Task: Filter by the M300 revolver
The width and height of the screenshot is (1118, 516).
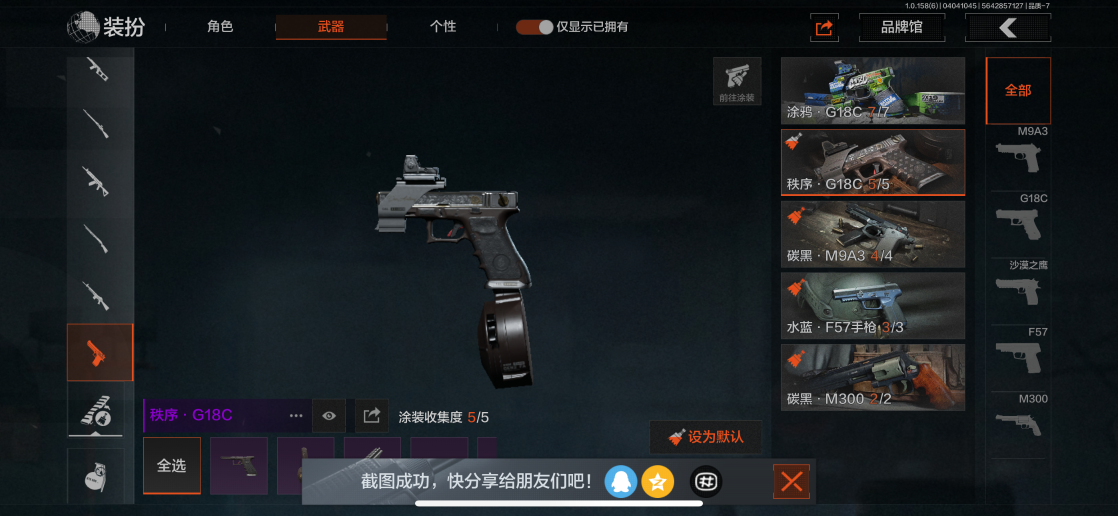Action: 1018,422
